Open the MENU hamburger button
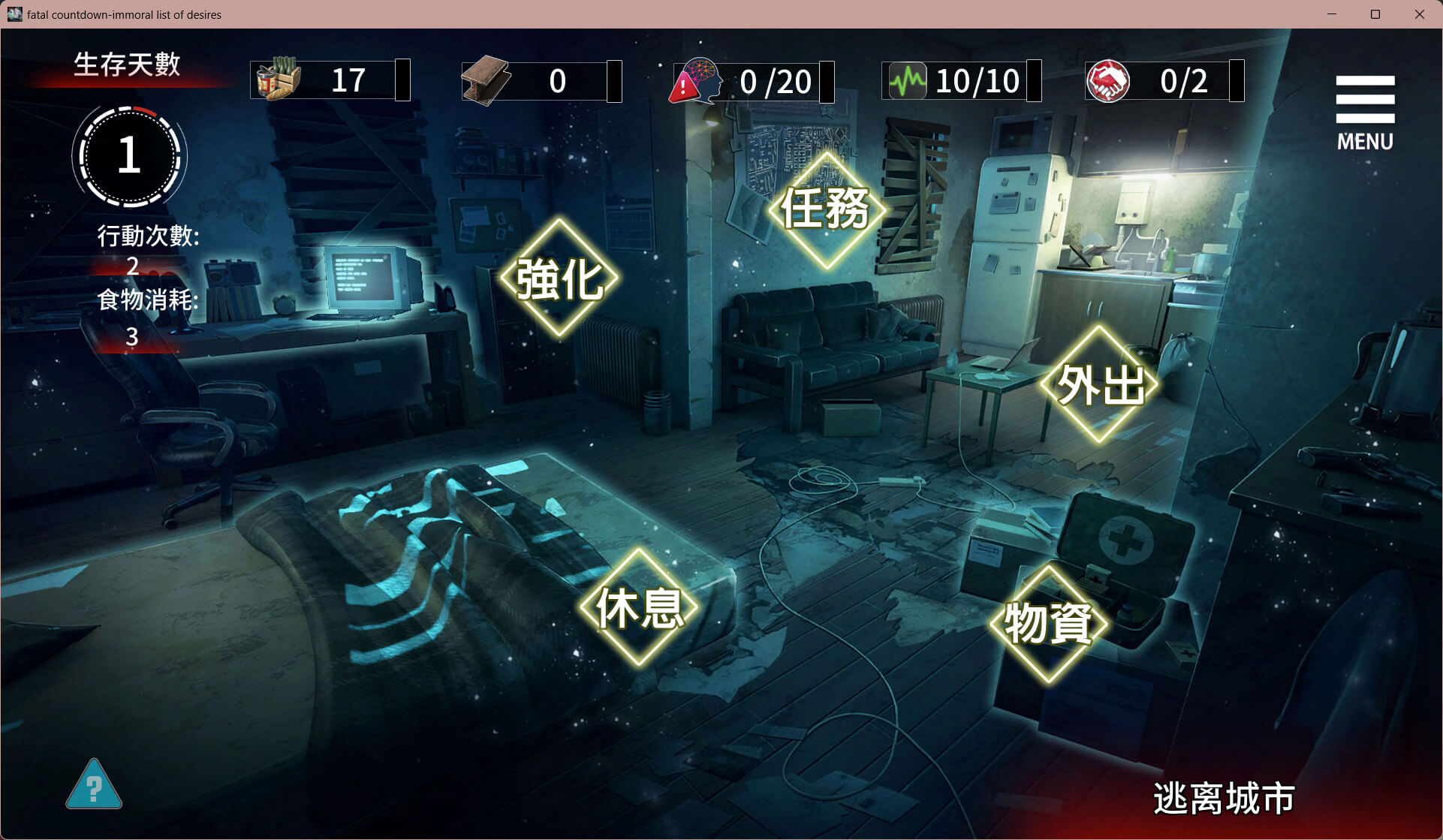The image size is (1443, 840). (1364, 111)
